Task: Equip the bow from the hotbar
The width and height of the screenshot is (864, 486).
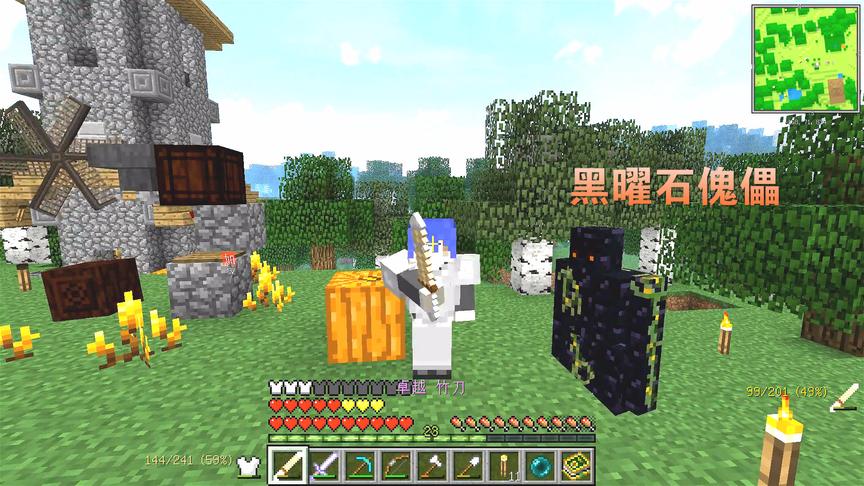Action: (x=395, y=465)
